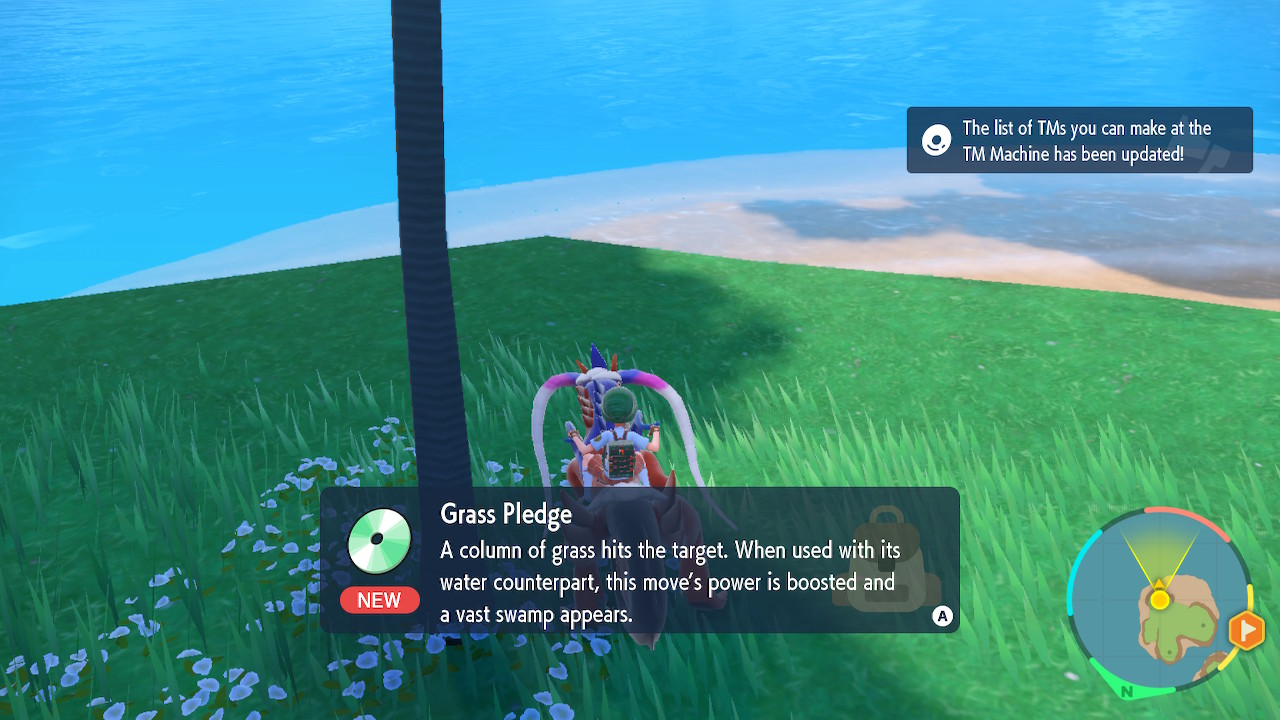This screenshot has width=1280, height=720.
Task: Open the TM Machine updated notification
Action: click(x=1079, y=140)
